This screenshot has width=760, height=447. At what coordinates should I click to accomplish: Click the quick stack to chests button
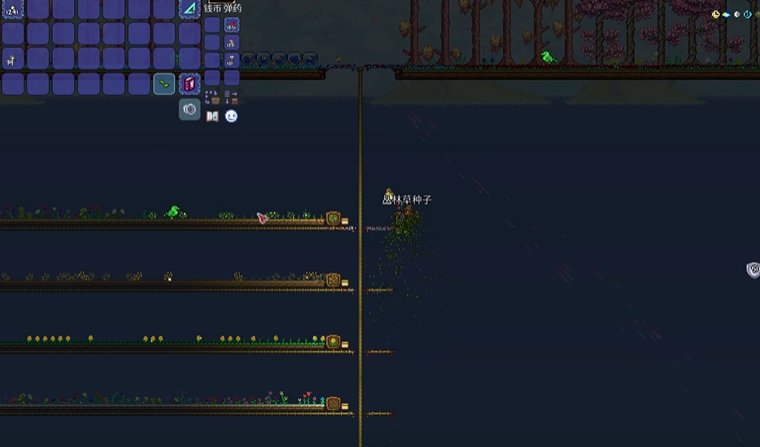click(212, 98)
